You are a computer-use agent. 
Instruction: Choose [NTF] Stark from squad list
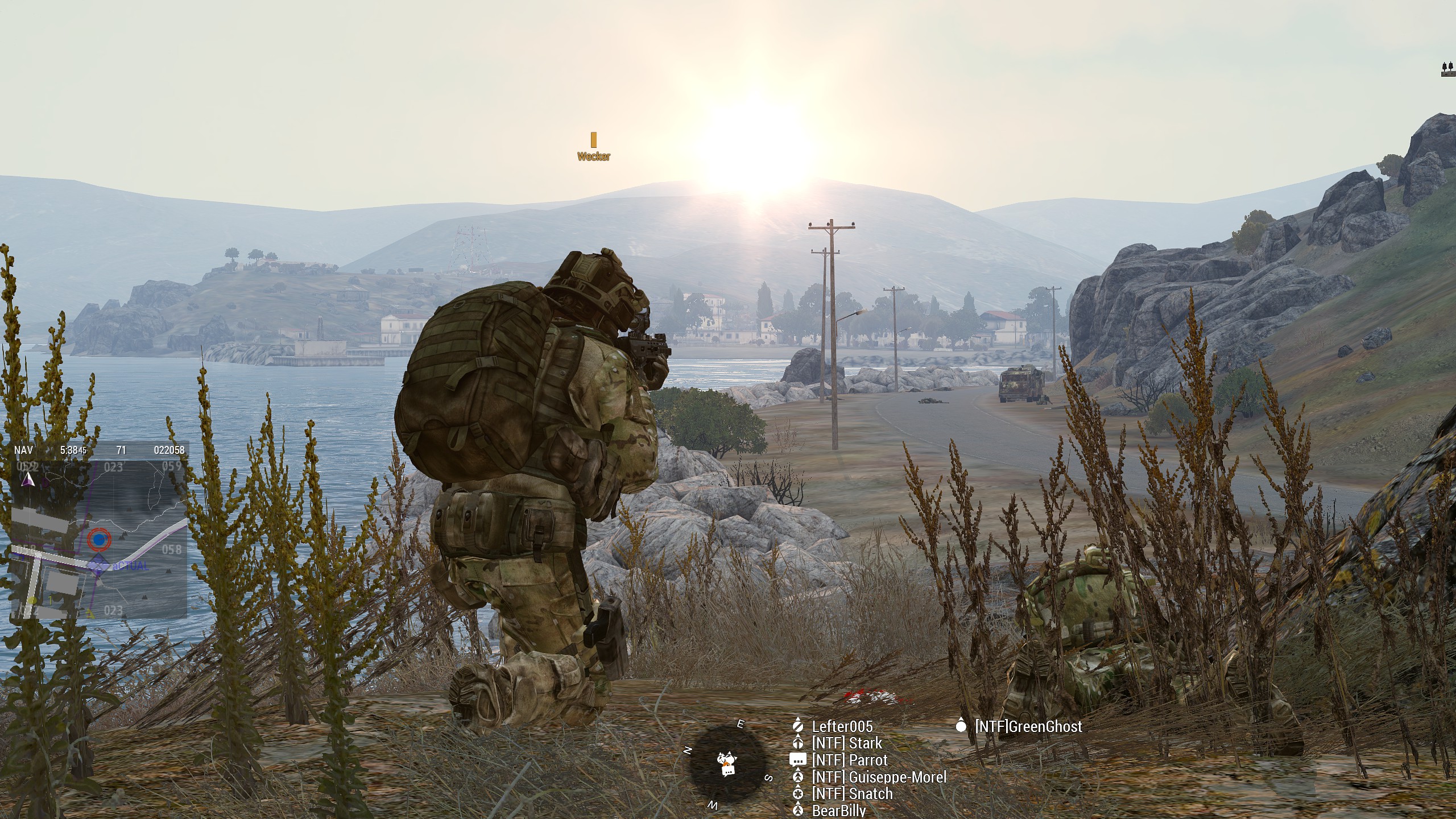coord(846,743)
